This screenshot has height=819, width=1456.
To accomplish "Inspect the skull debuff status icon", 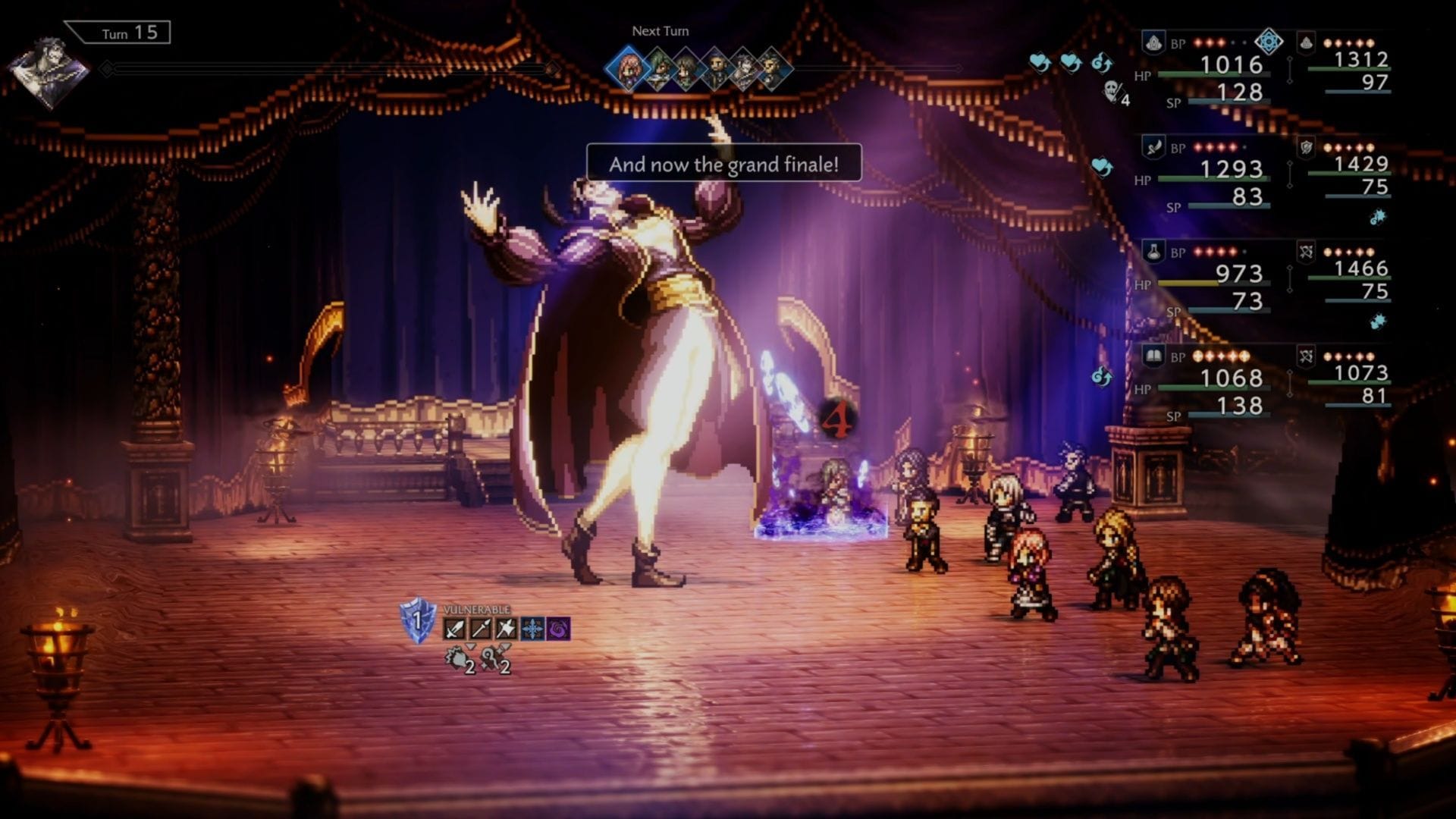I will click(1112, 93).
